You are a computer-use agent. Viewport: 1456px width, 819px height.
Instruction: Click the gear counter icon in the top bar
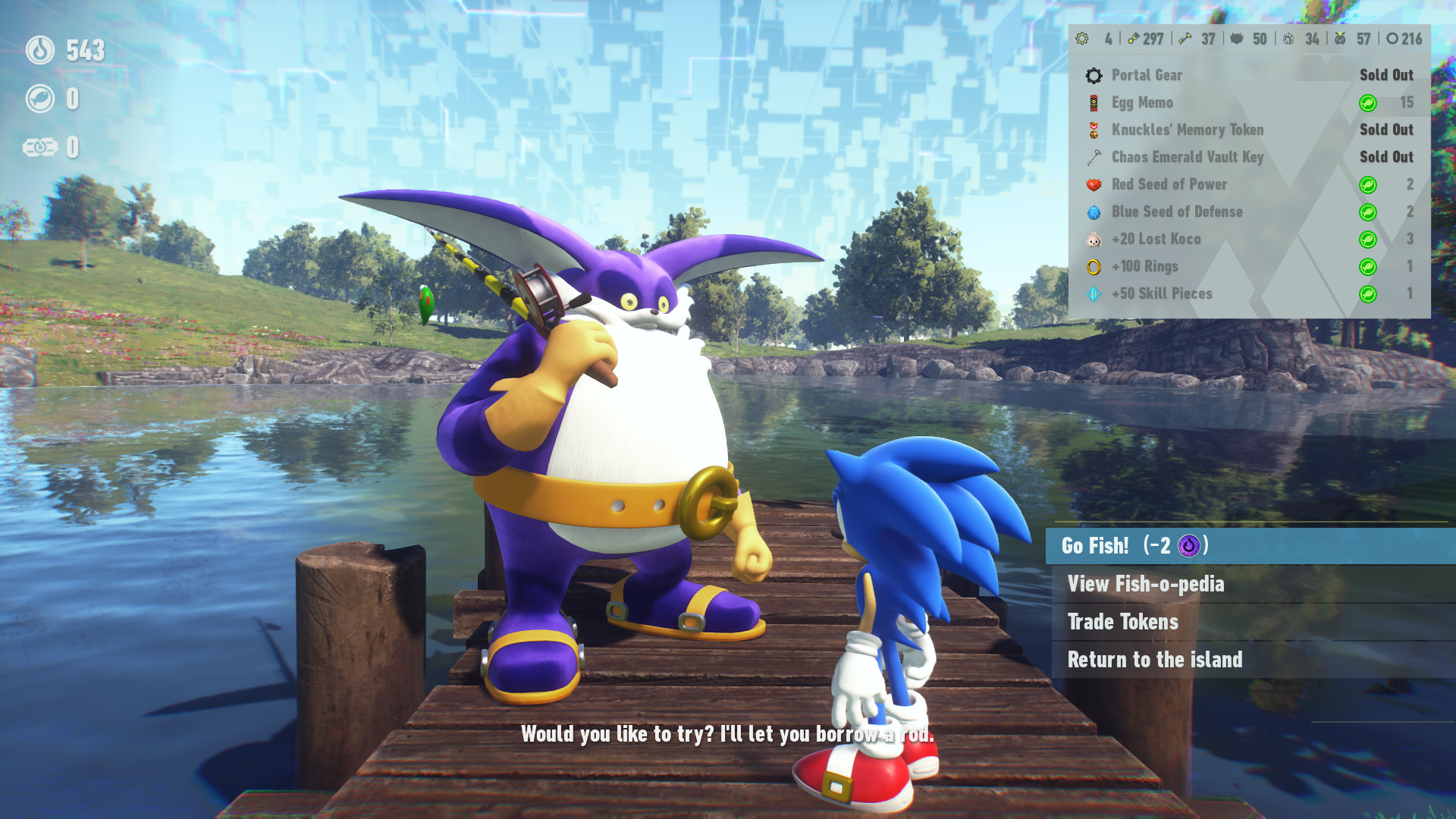pyautogui.click(x=1082, y=39)
